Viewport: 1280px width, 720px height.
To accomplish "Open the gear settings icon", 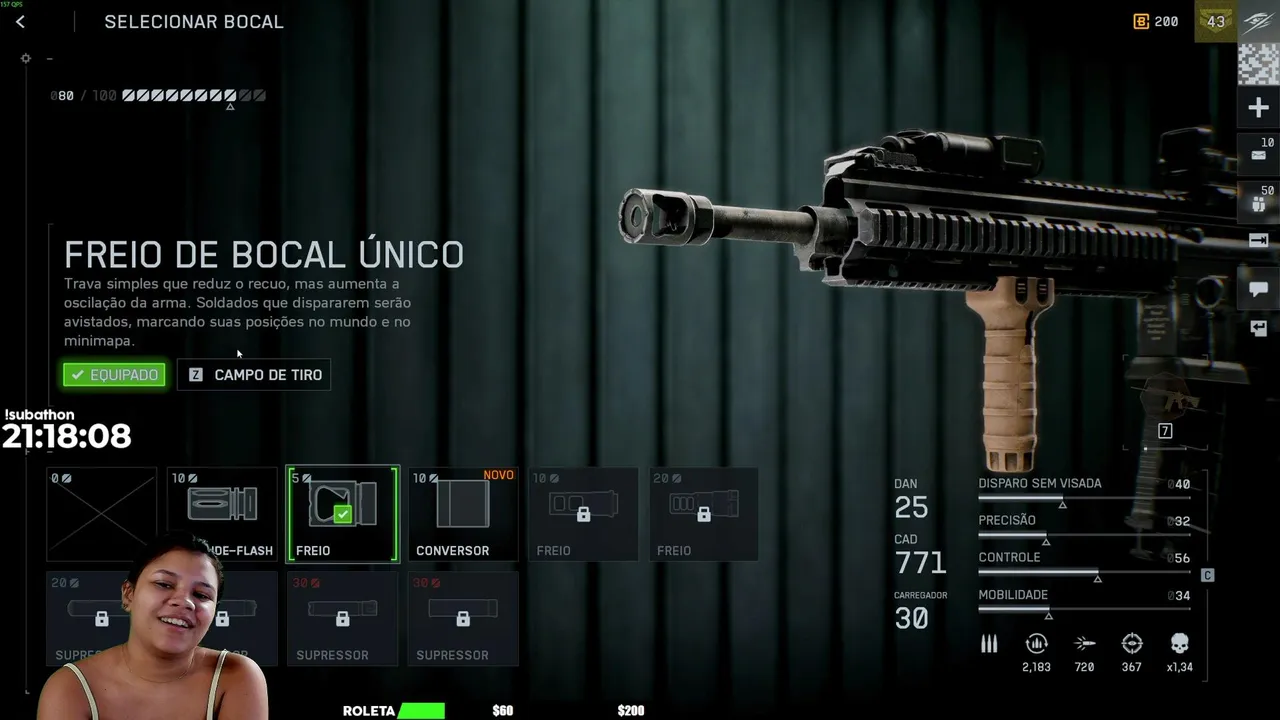I will tap(26, 58).
